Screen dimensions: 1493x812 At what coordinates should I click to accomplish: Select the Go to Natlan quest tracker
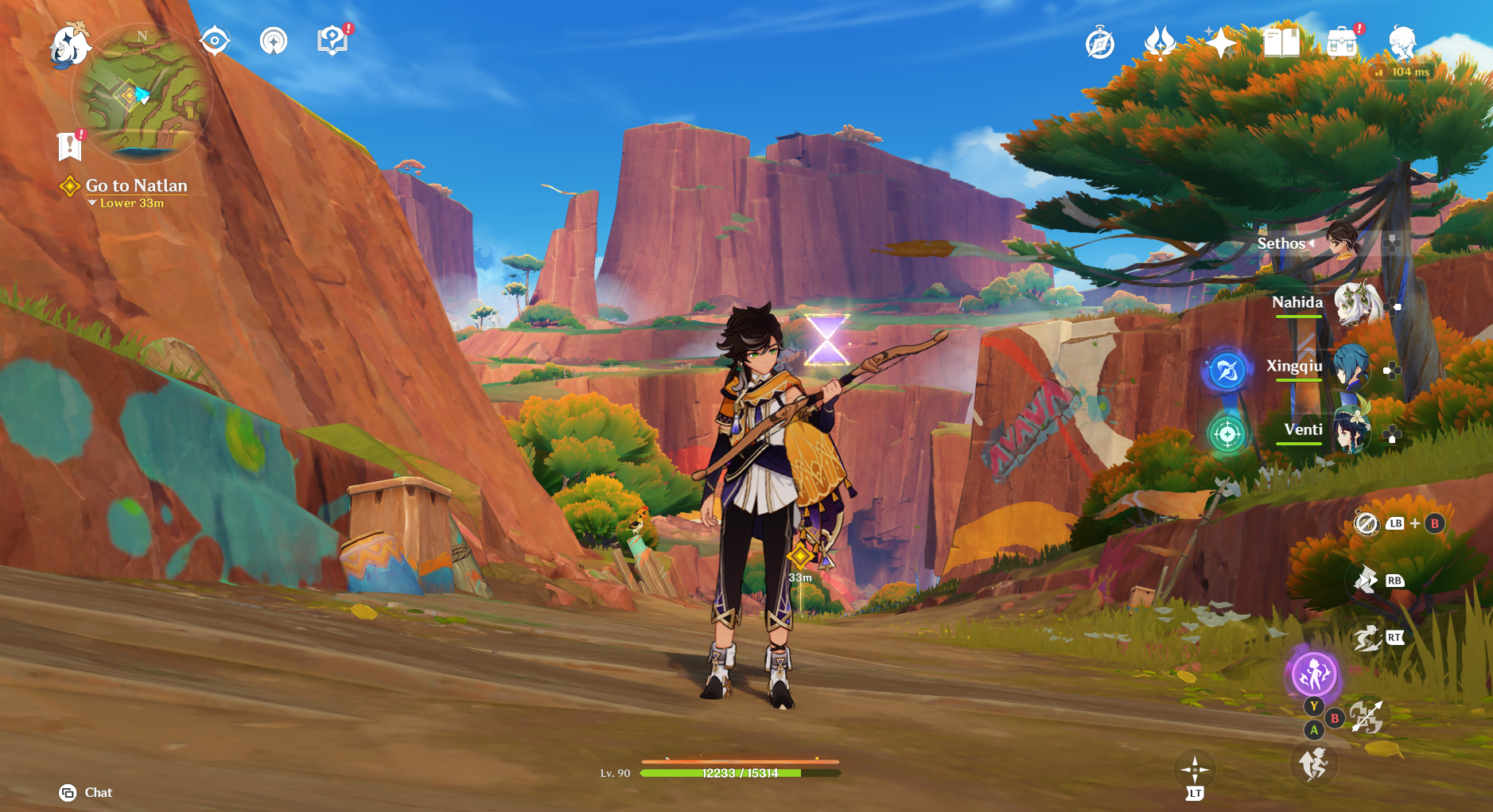coord(135,186)
